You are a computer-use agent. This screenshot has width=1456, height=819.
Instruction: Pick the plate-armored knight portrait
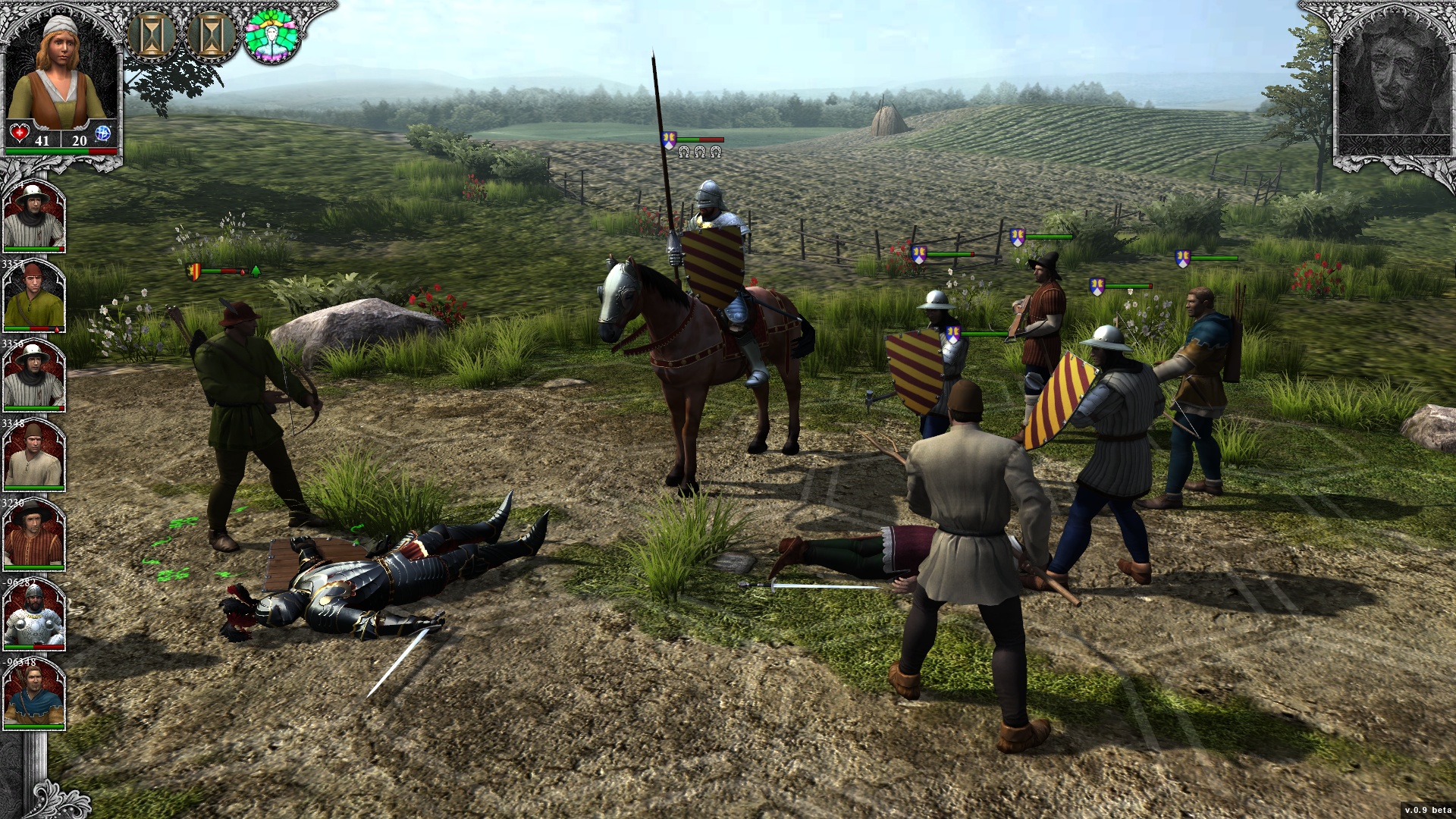[x=33, y=614]
